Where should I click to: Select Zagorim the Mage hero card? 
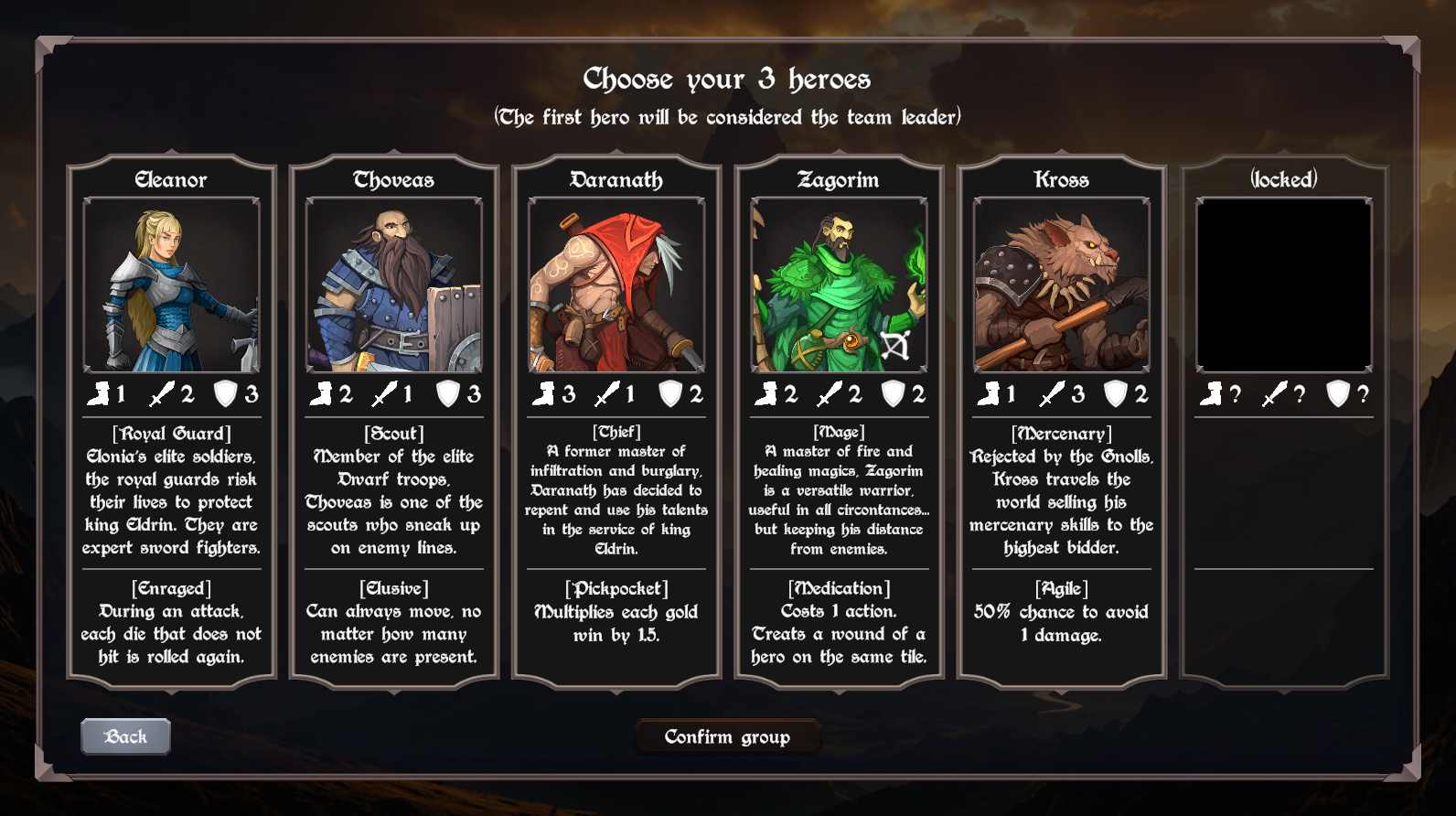click(x=839, y=285)
